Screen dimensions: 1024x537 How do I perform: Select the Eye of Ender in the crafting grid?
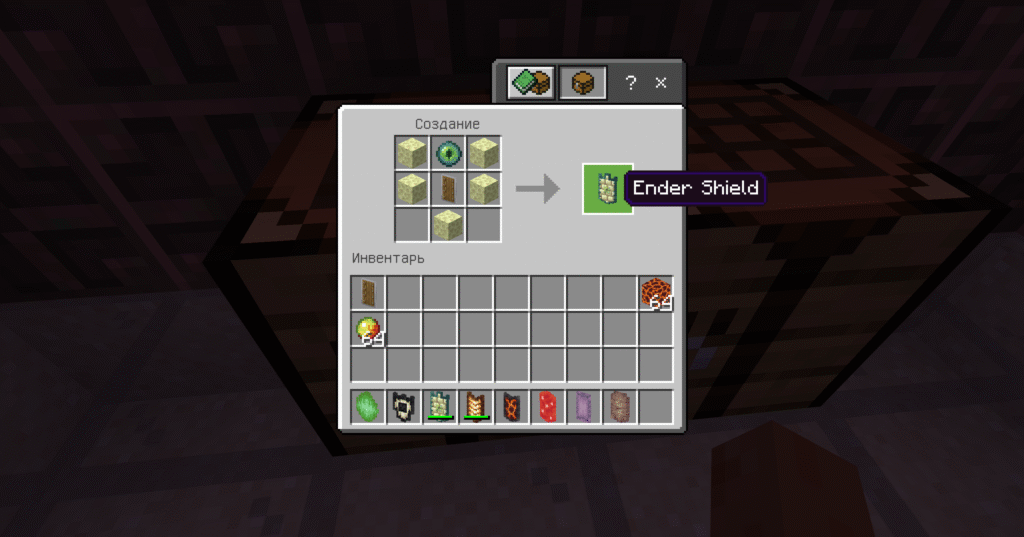(447, 153)
